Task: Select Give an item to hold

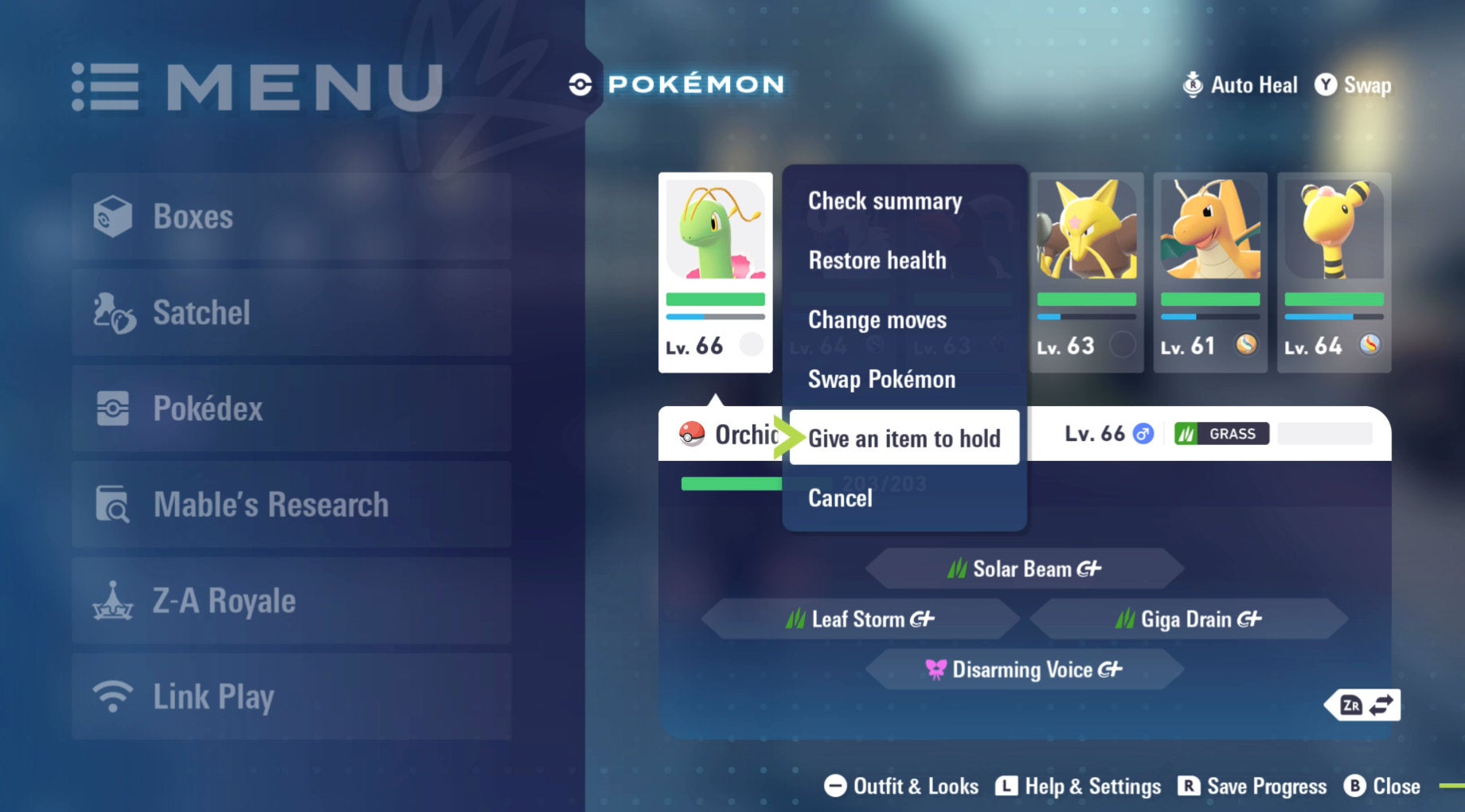Action: click(x=904, y=438)
